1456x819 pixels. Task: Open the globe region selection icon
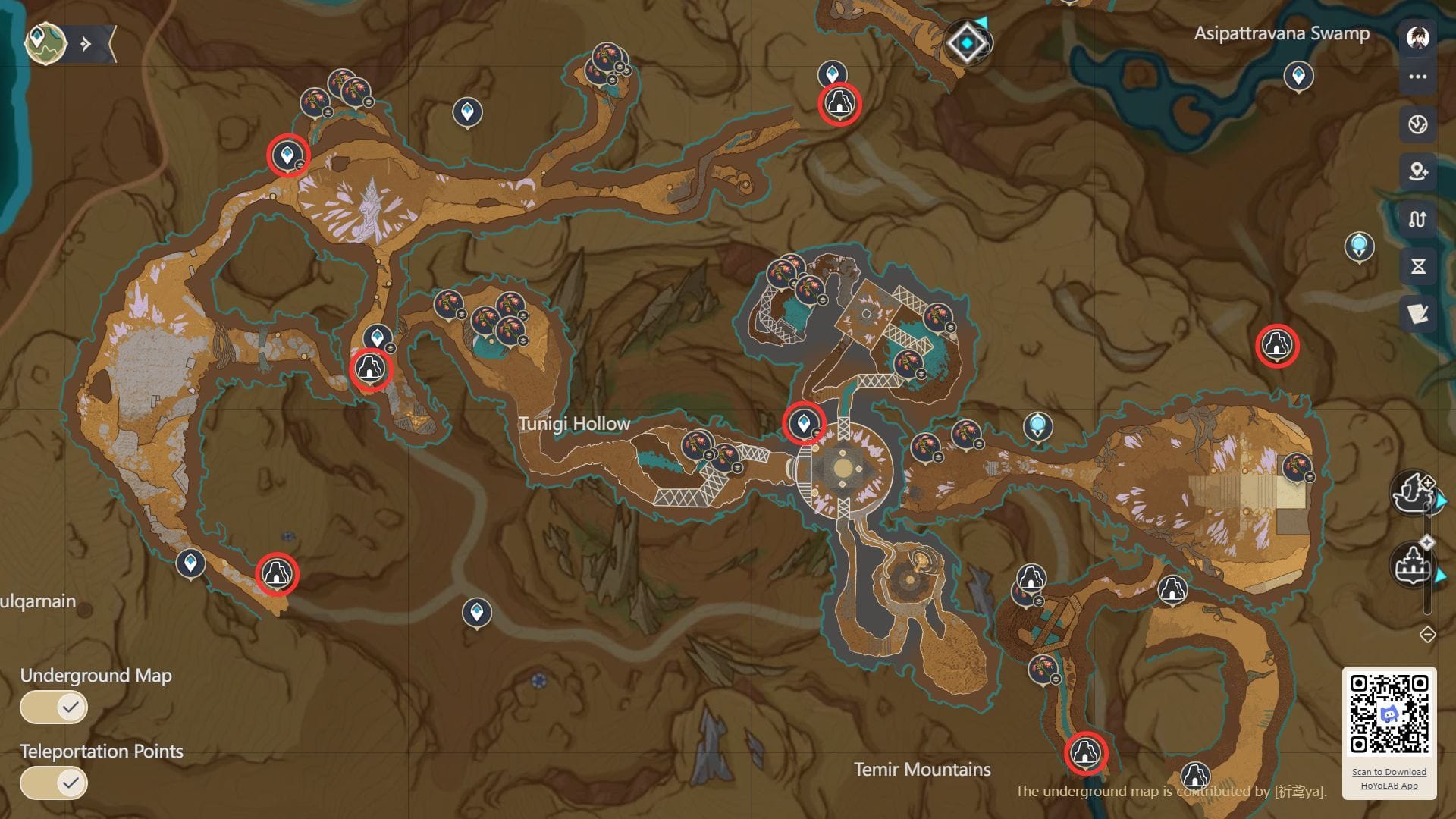coord(1419,124)
